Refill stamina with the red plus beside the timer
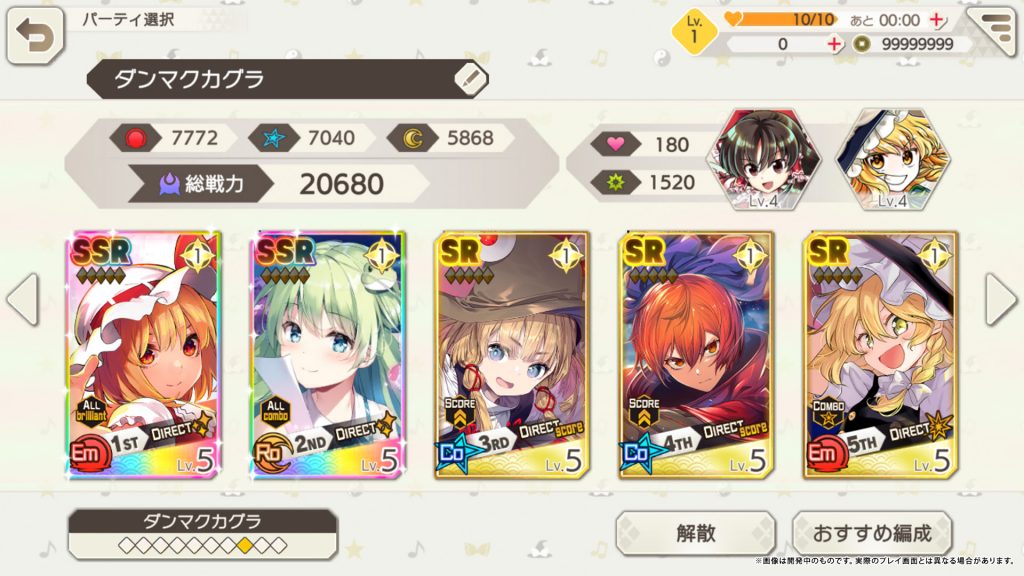The image size is (1024, 576). click(937, 19)
